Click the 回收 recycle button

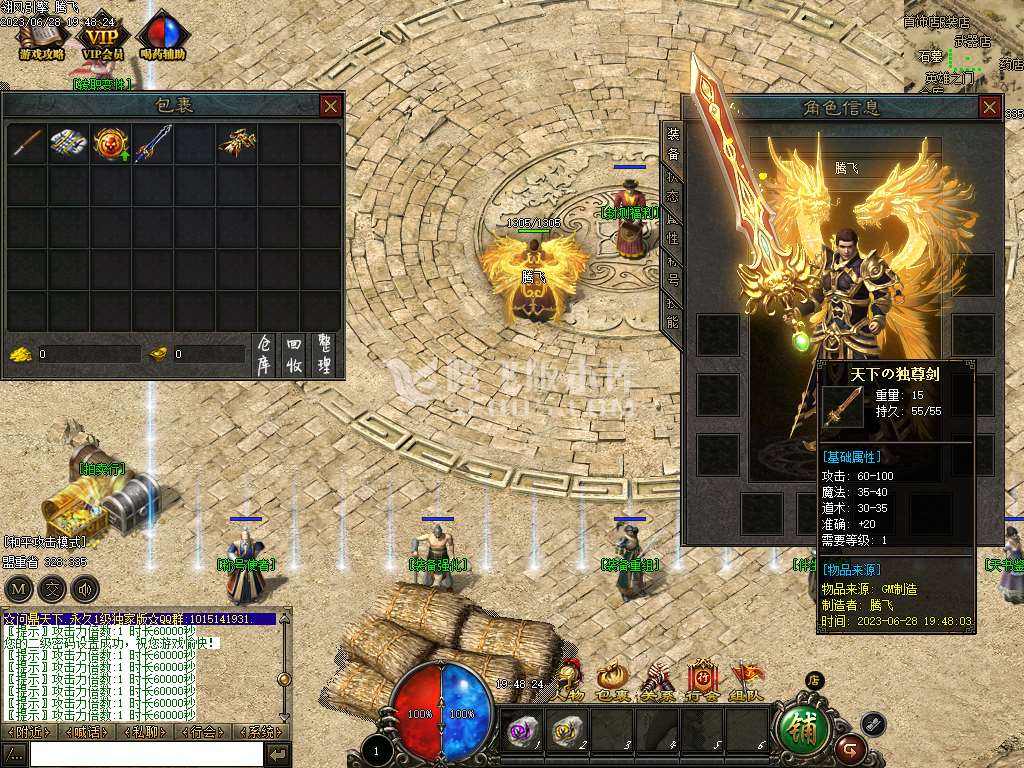point(293,354)
